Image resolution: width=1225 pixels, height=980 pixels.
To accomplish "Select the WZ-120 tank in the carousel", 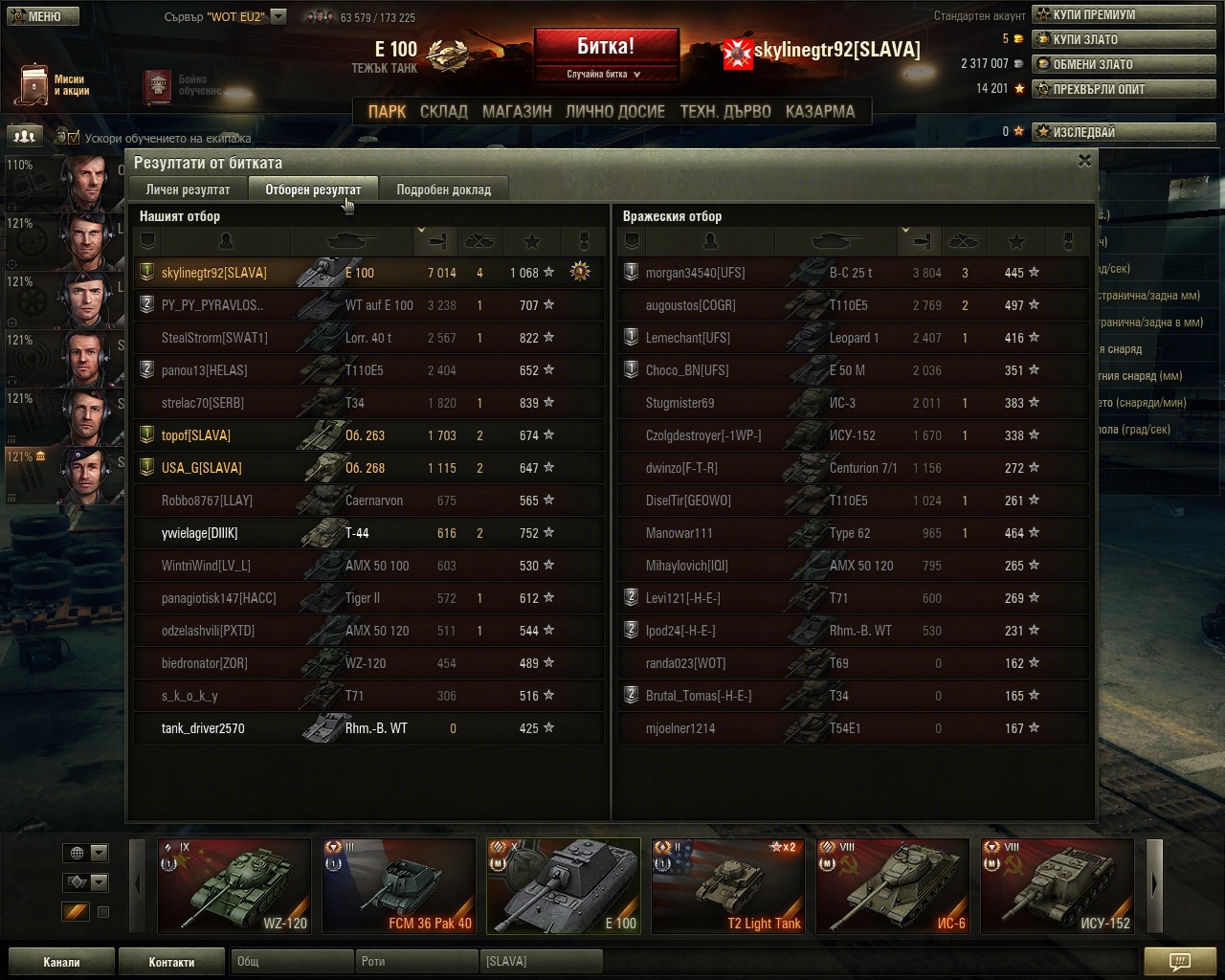I will pyautogui.click(x=234, y=885).
